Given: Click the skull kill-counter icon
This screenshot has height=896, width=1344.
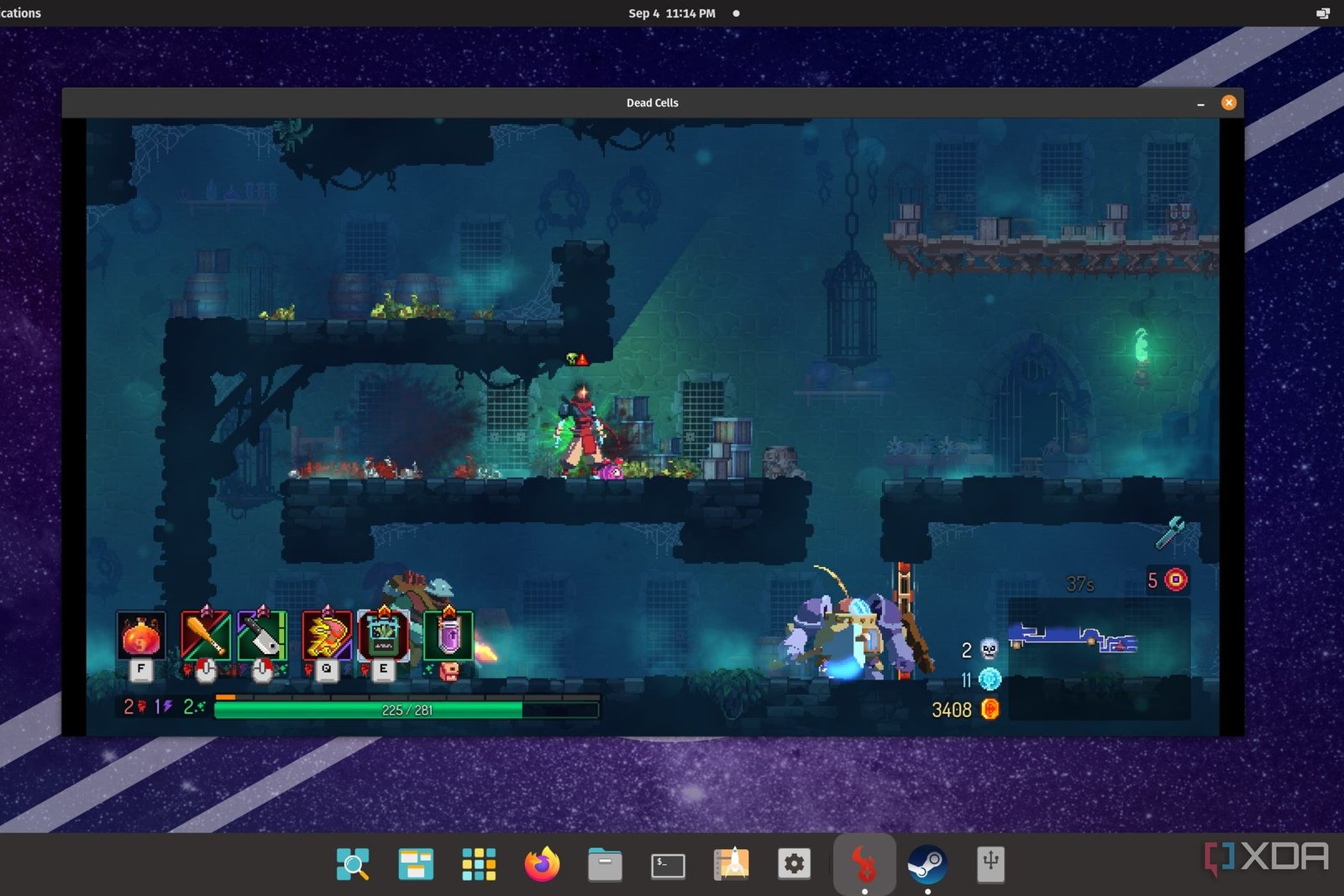Looking at the screenshot, I should (x=991, y=651).
